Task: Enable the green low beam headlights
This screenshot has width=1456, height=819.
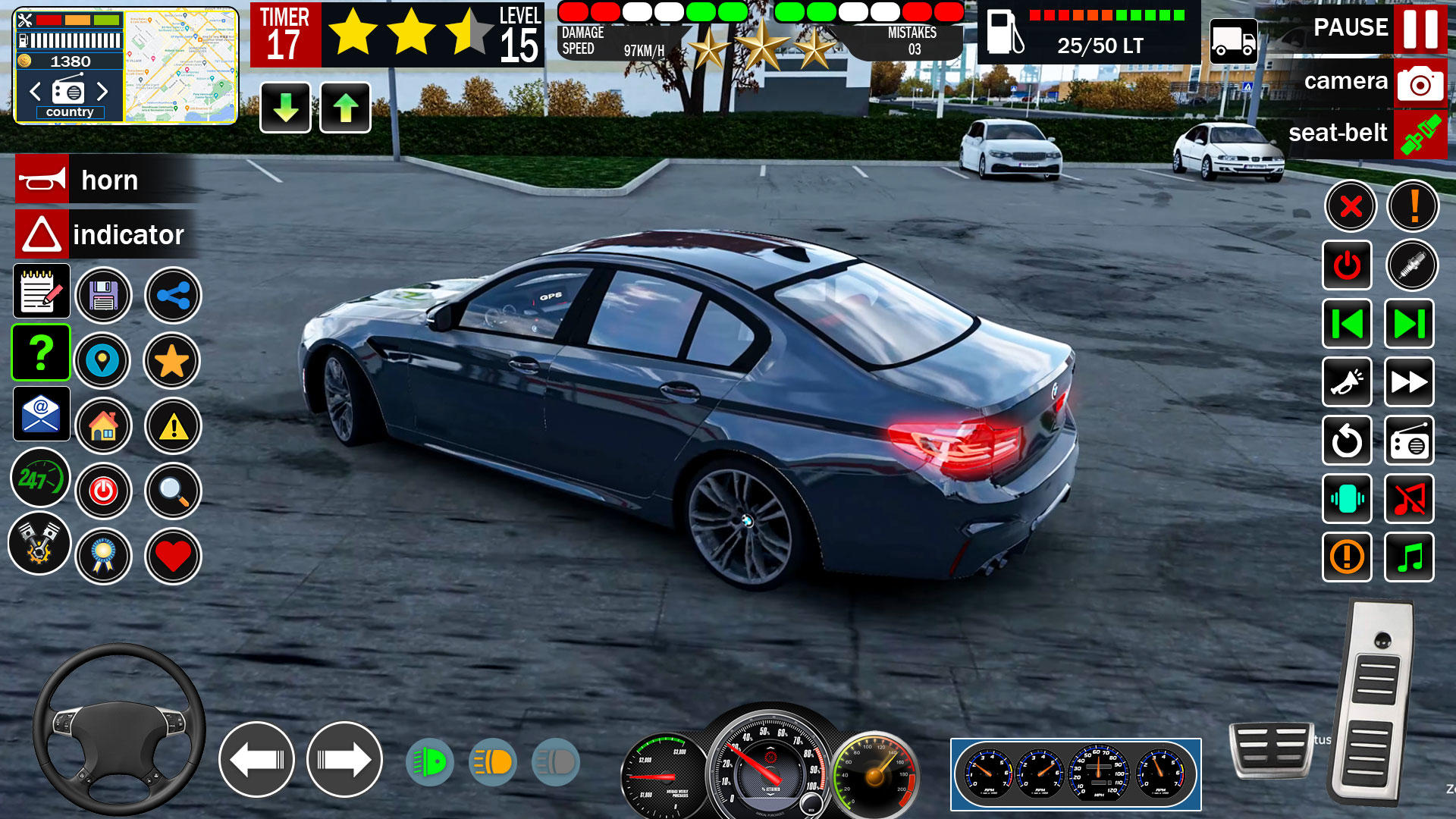Action: [429, 761]
